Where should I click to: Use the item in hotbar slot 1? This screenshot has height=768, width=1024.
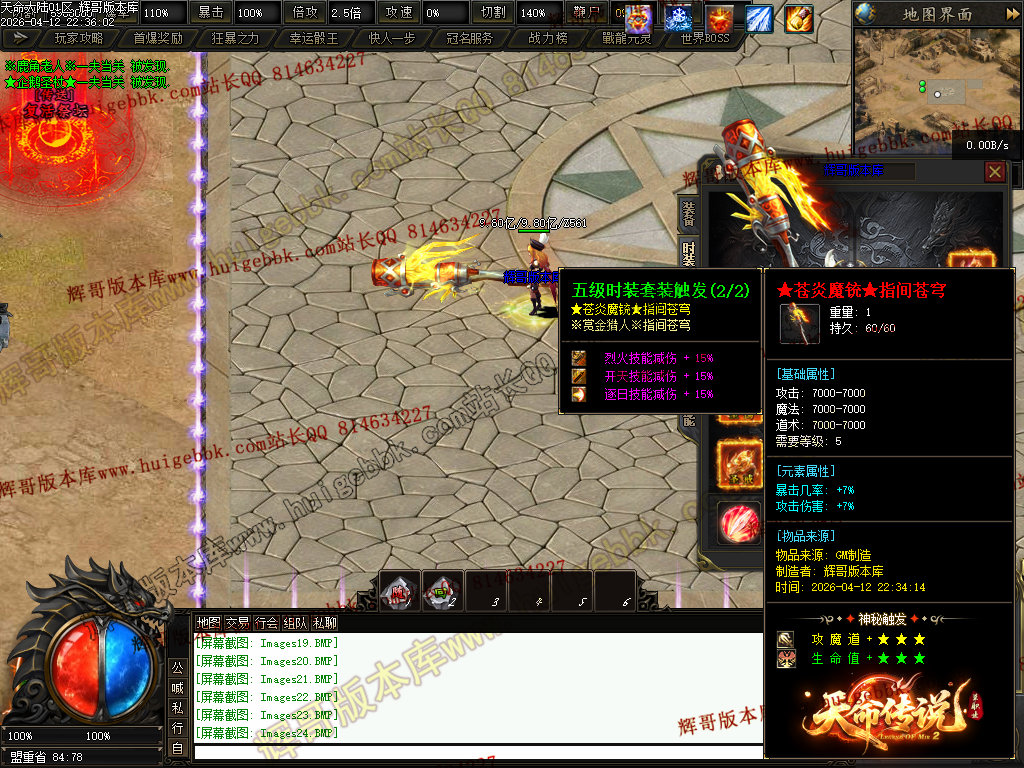point(399,591)
